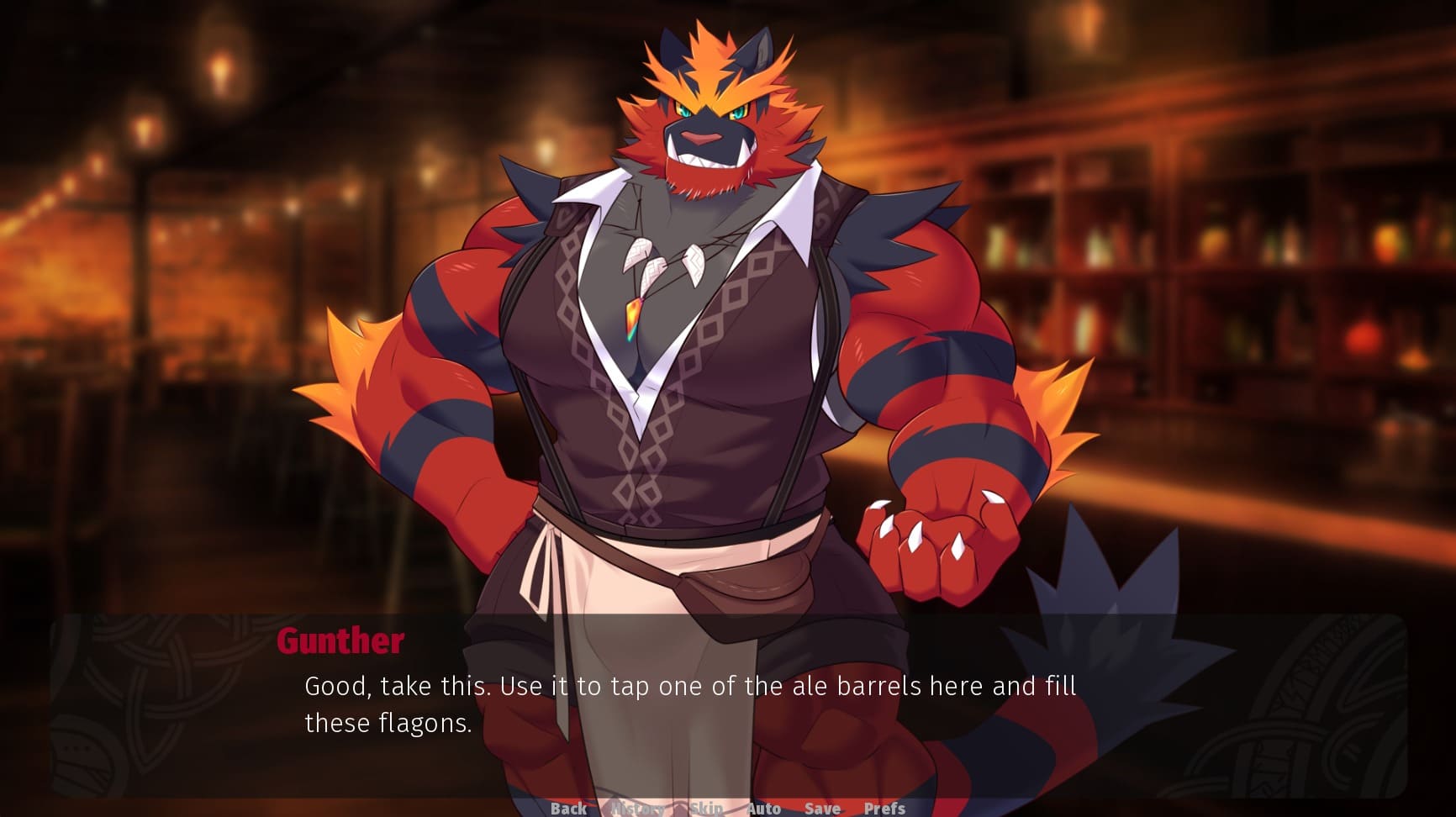Advance Gunther's dialogue text box
Screen dimensions: 1456x817
[x=728, y=704]
